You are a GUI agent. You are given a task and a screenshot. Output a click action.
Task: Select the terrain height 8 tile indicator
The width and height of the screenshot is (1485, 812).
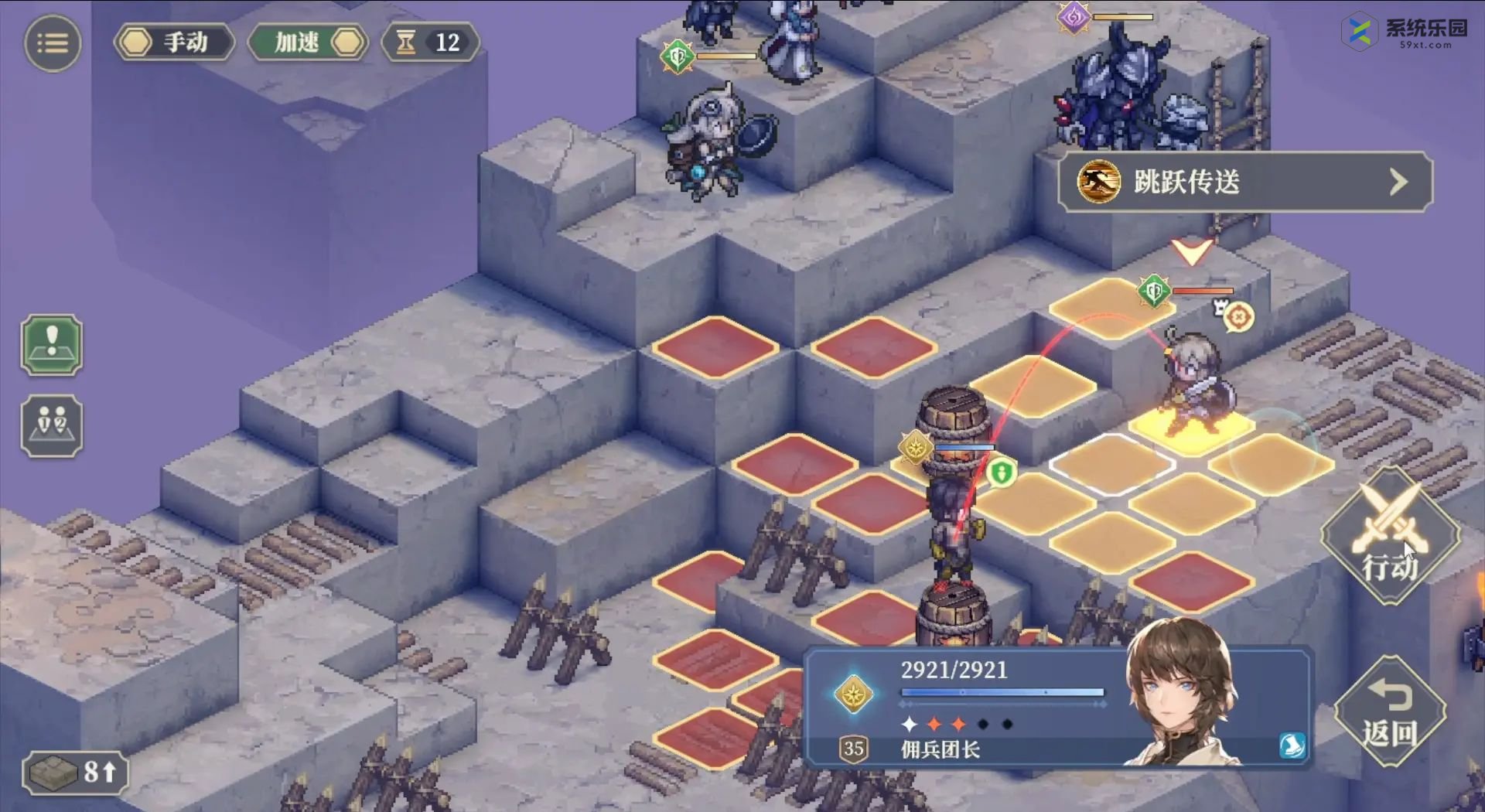point(75,772)
